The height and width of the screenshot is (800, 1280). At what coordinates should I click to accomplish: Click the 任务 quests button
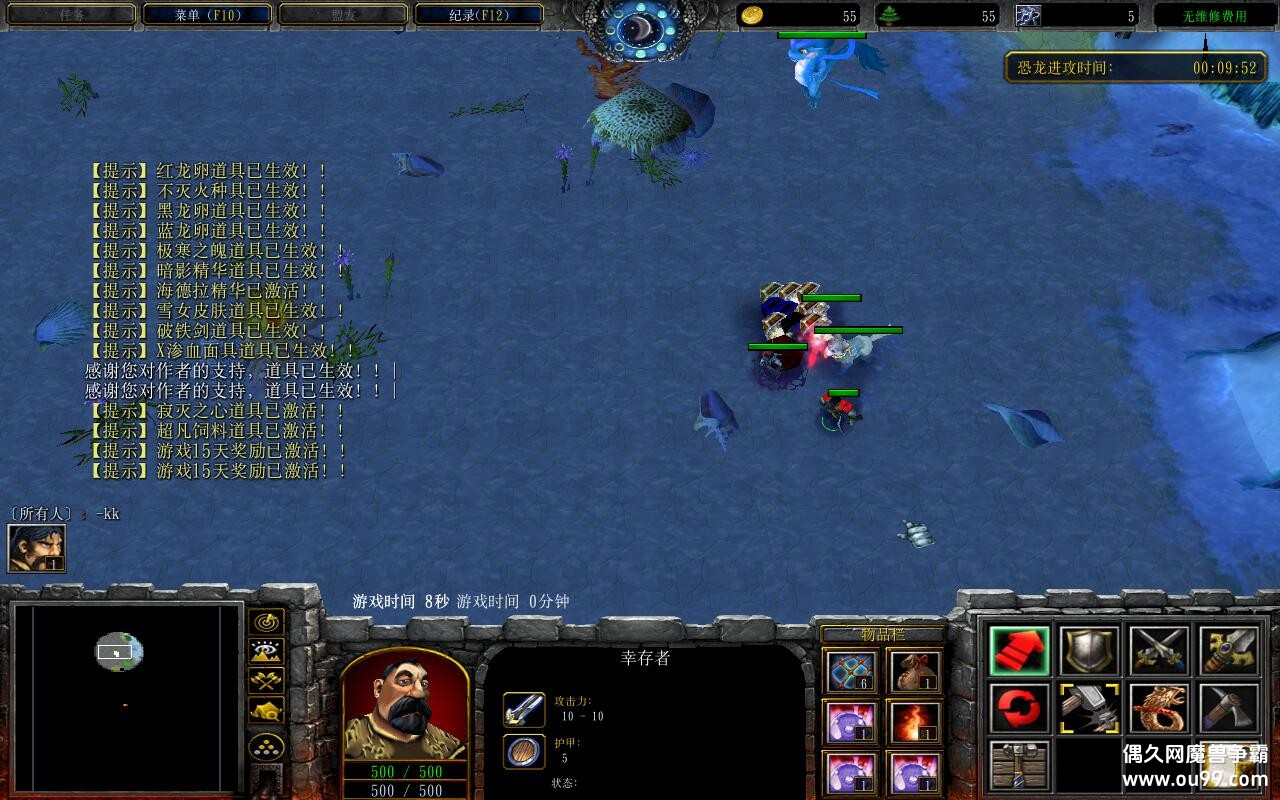[71, 15]
